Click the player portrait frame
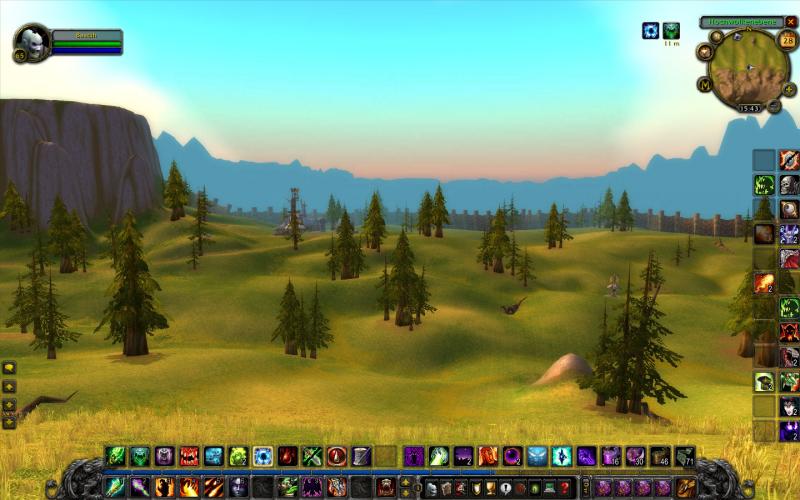This screenshot has height=500, width=800. pos(32,43)
